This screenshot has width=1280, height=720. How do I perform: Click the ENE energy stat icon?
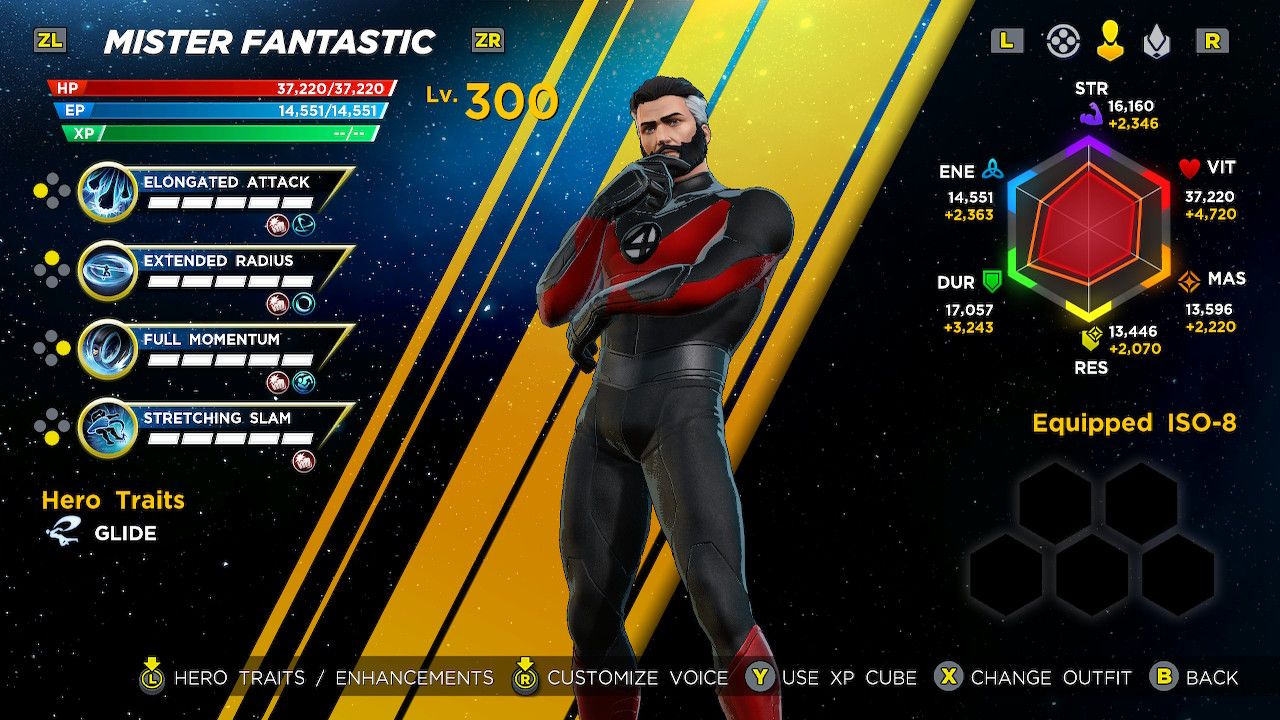click(994, 170)
